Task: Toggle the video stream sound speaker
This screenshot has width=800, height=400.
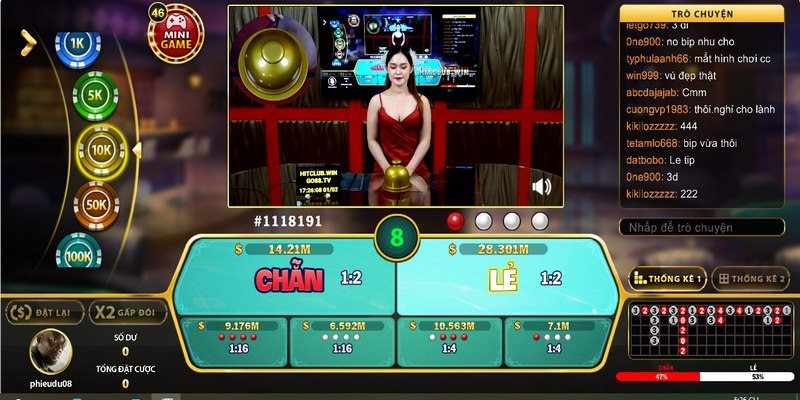Action: [542, 186]
